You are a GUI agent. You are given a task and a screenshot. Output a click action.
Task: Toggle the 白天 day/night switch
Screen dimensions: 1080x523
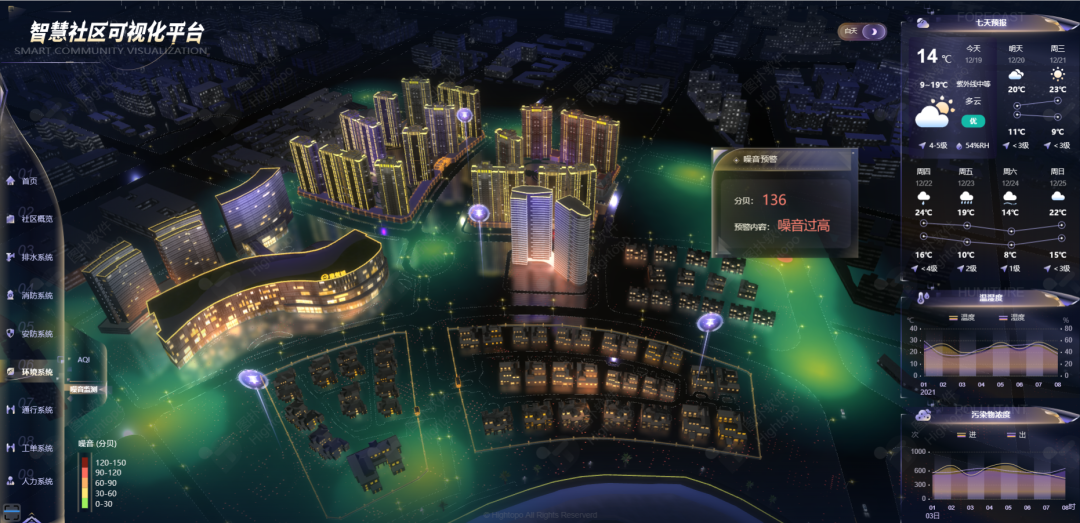(863, 32)
